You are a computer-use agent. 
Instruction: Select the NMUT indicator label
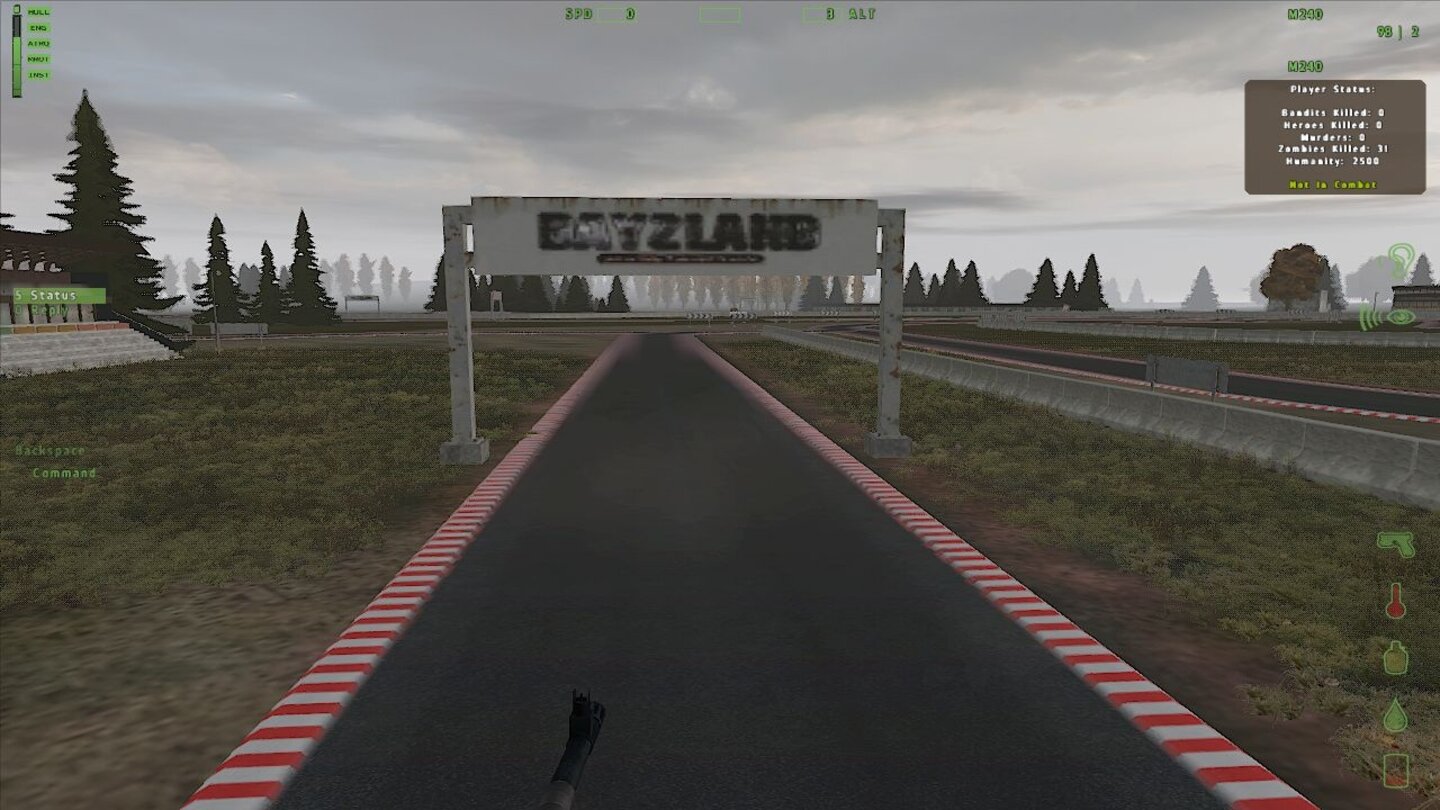(x=38, y=58)
